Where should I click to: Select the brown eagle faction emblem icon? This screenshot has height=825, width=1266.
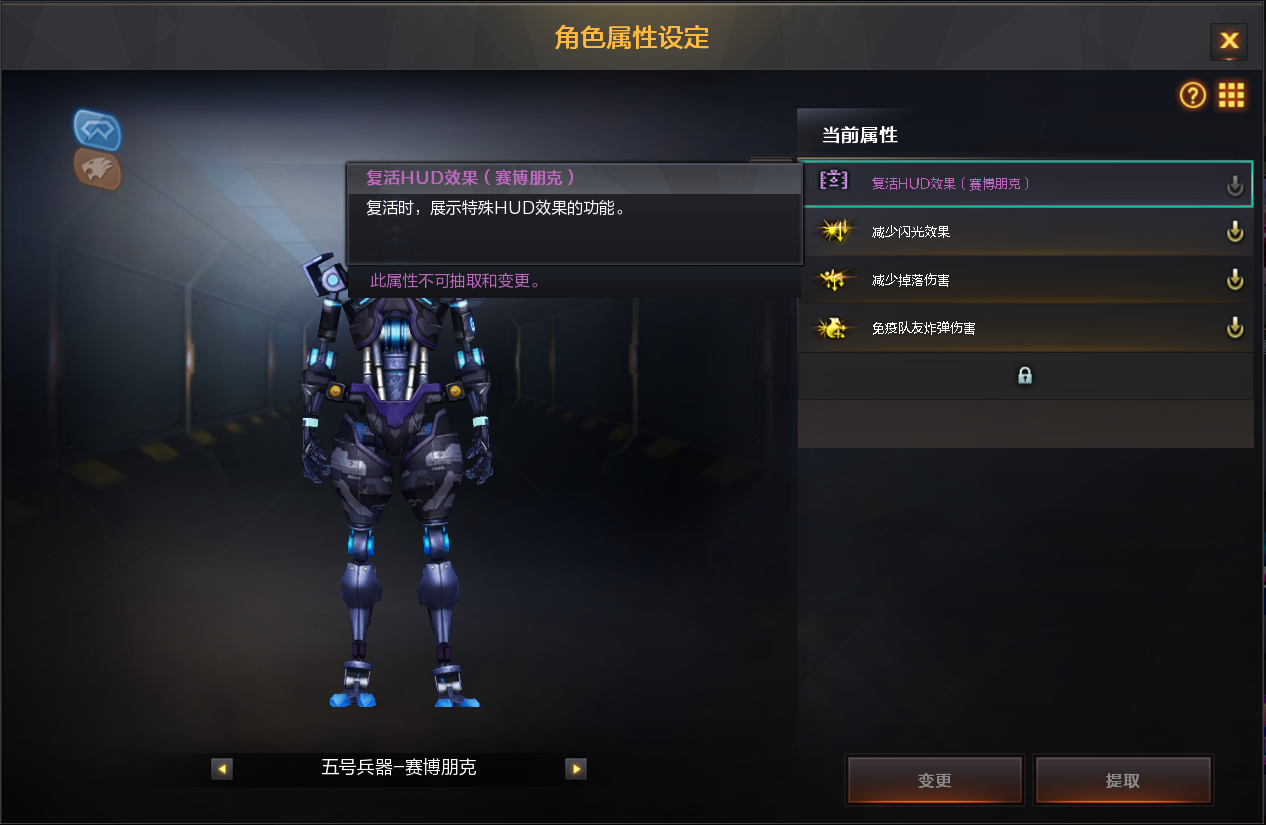pyautogui.click(x=97, y=169)
